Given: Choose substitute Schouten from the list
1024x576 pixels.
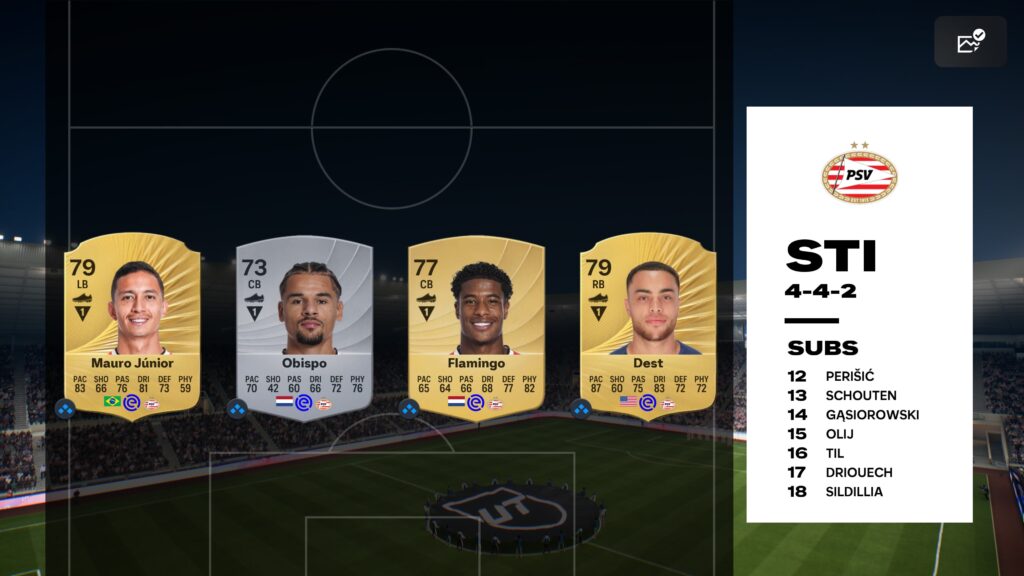Looking at the screenshot, I should point(860,396).
